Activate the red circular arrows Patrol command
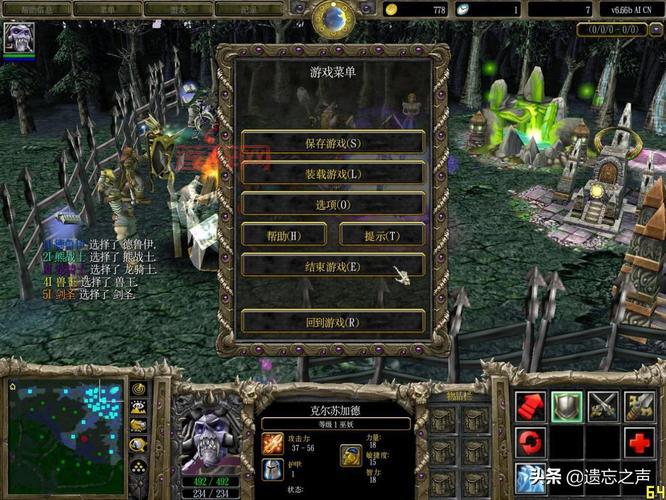The image size is (666, 500). 530,440
